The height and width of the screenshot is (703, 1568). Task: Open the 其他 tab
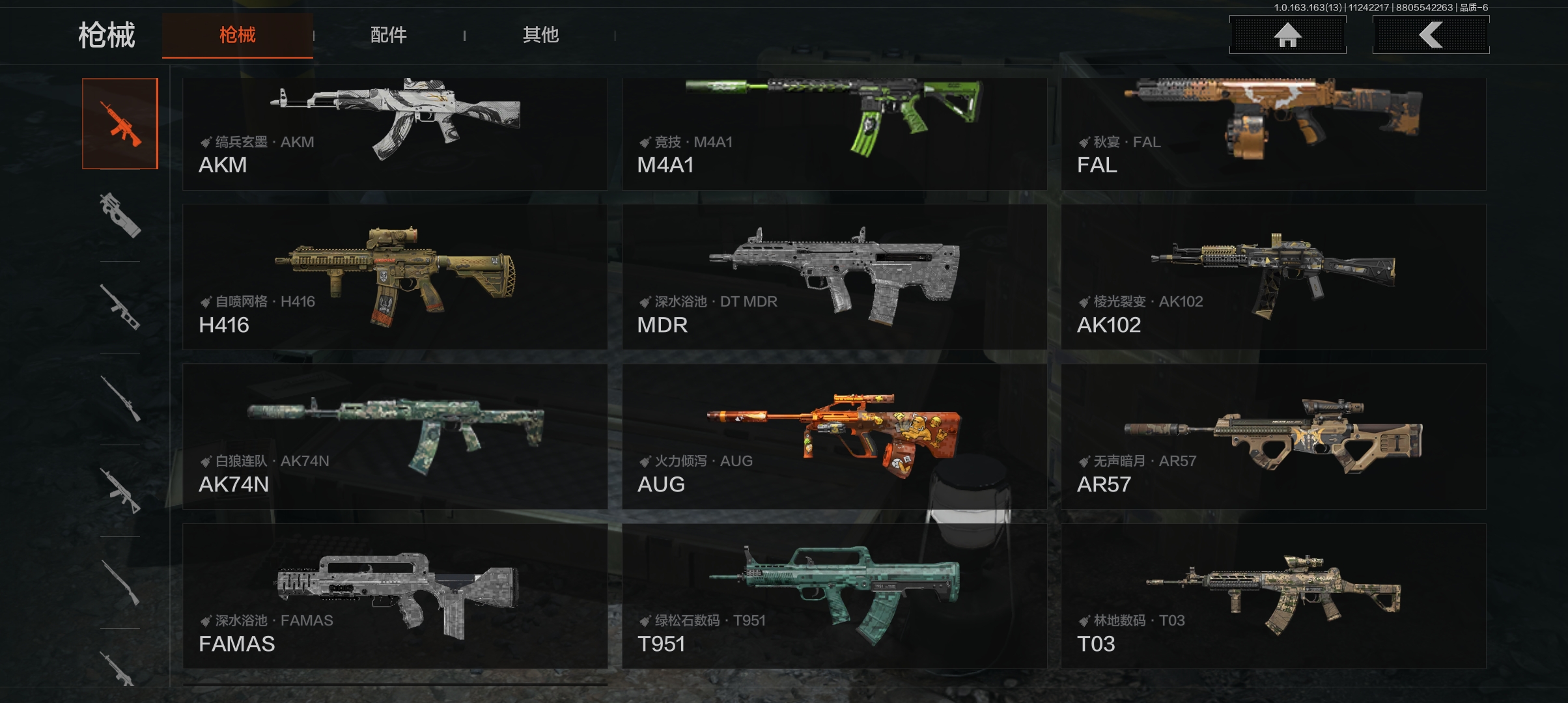pos(540,35)
